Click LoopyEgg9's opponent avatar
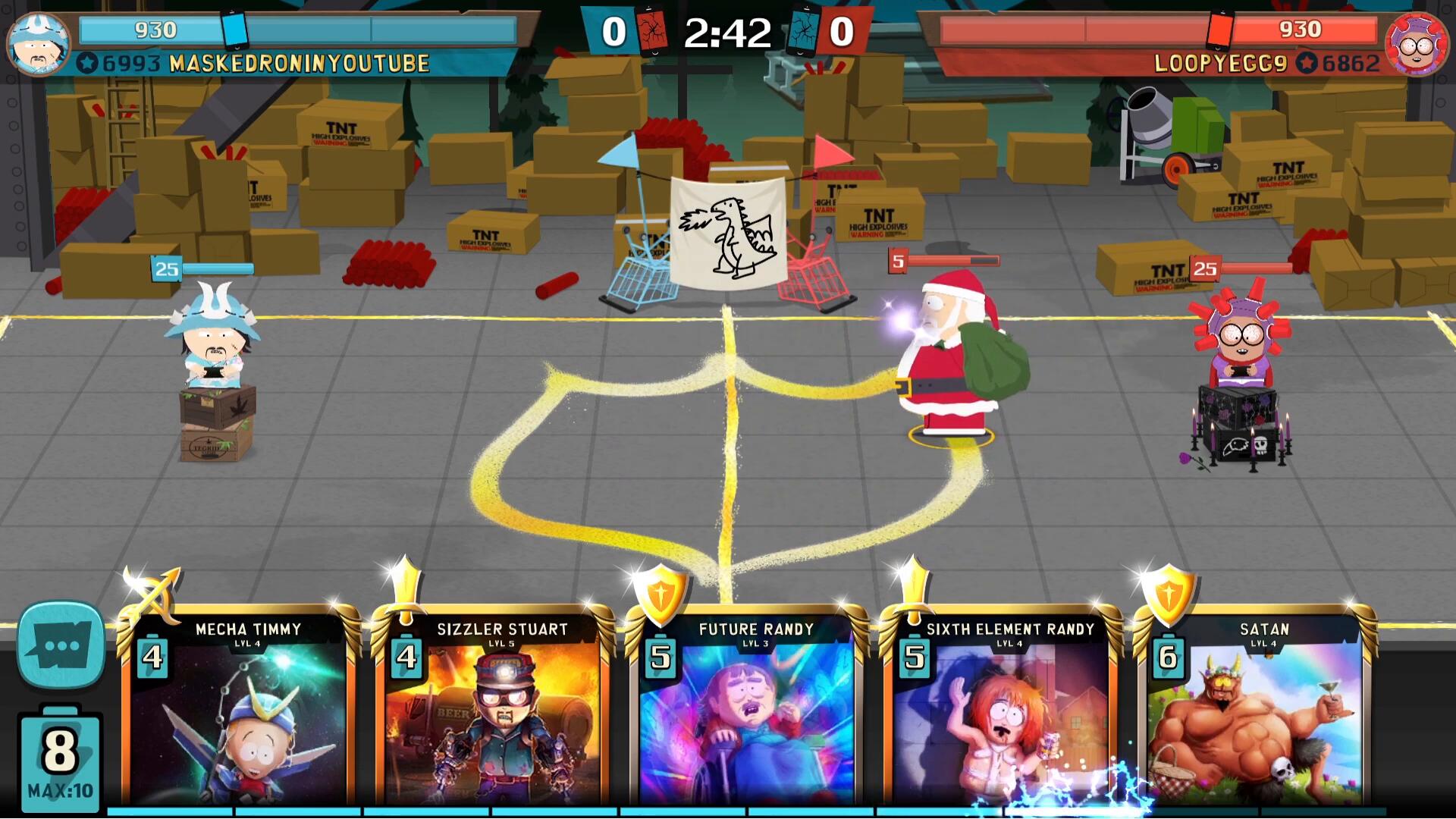1456x819 pixels. click(1416, 43)
